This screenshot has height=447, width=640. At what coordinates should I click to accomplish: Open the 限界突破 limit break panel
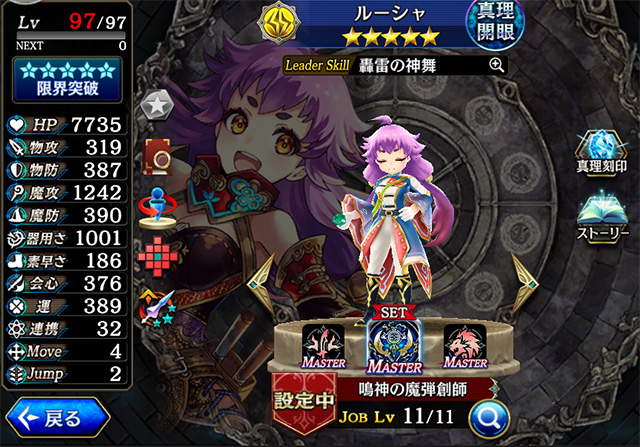click(66, 78)
